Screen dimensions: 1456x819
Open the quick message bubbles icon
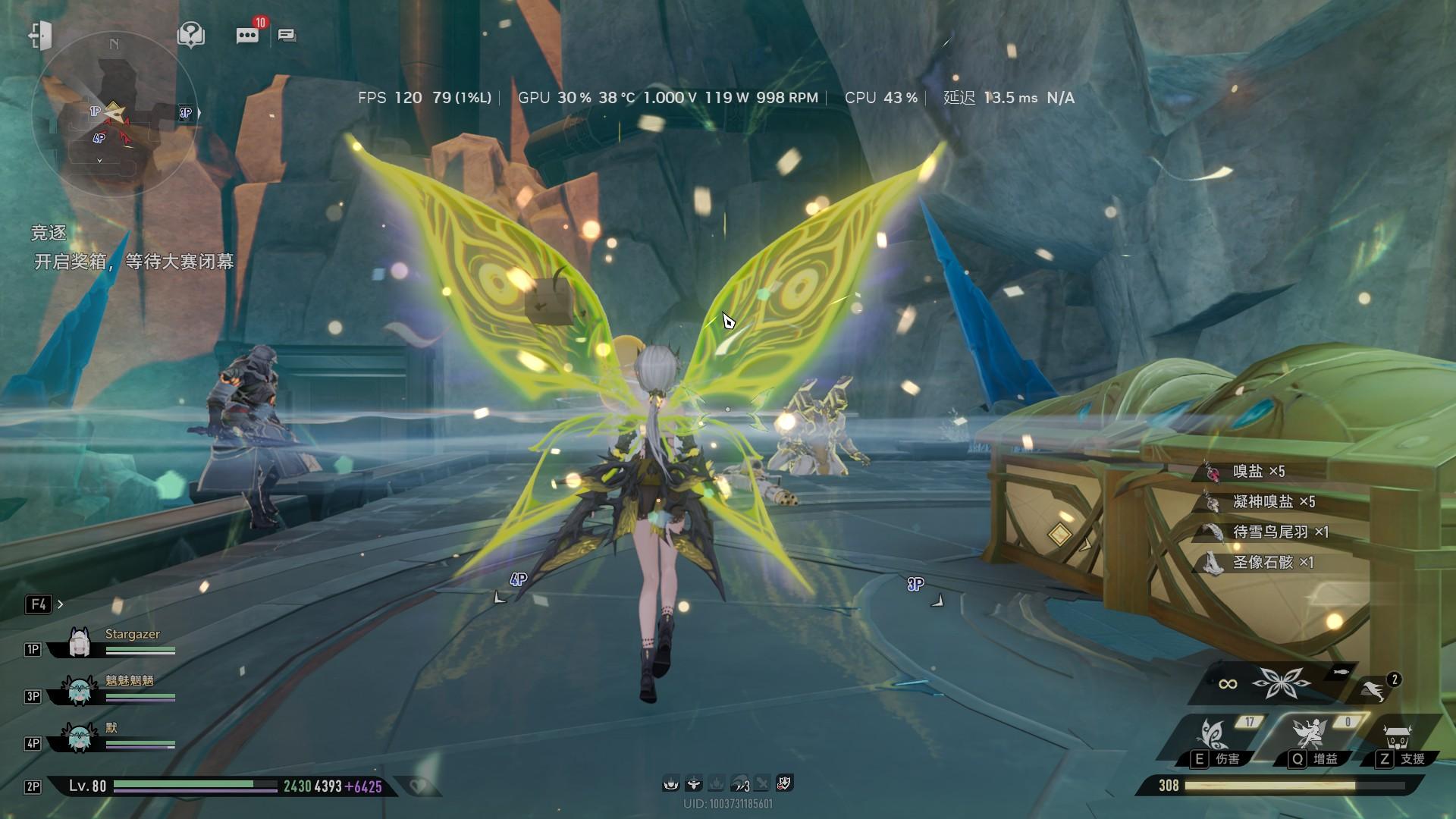pos(287,35)
